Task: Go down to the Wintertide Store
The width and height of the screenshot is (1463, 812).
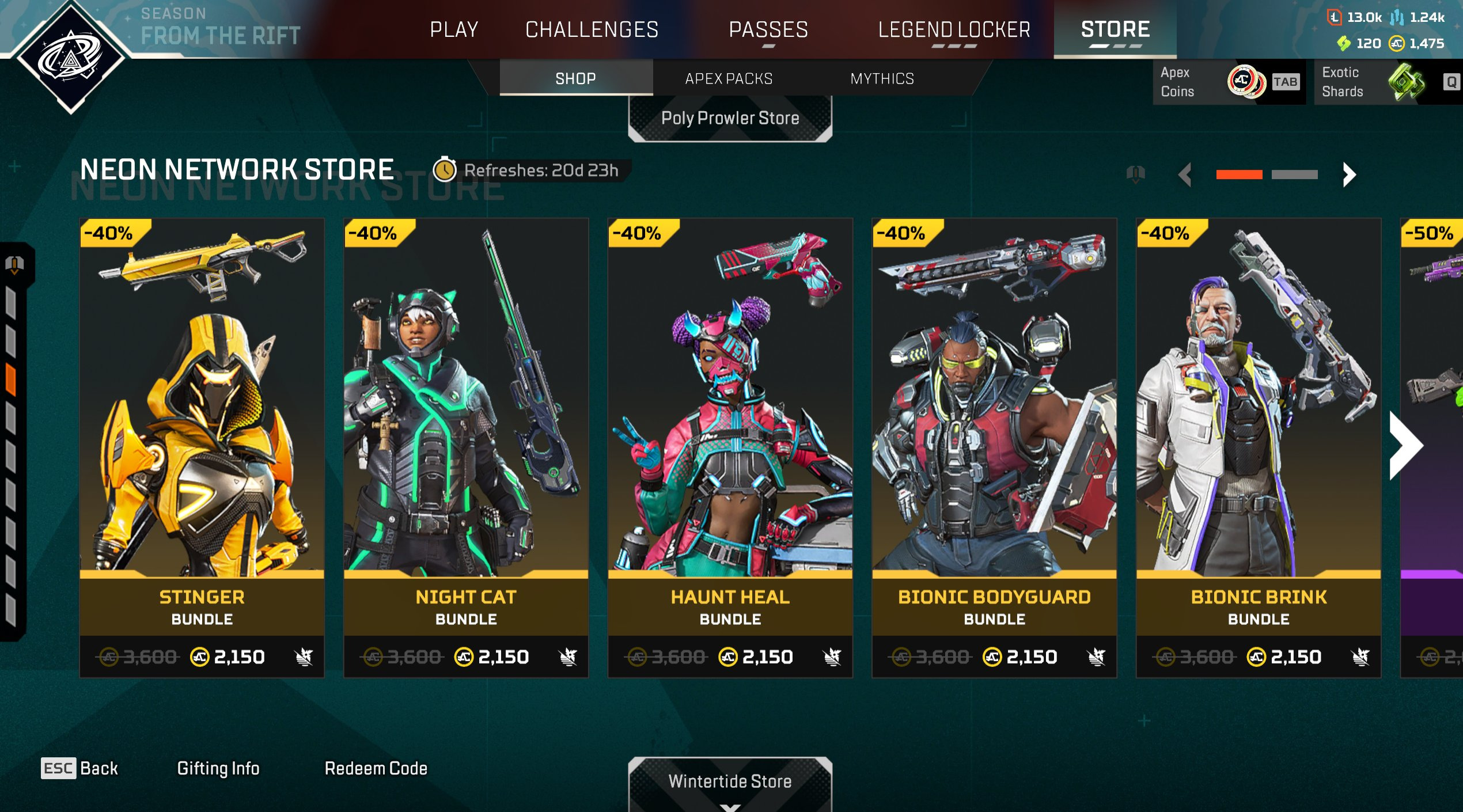Action: pos(730,781)
